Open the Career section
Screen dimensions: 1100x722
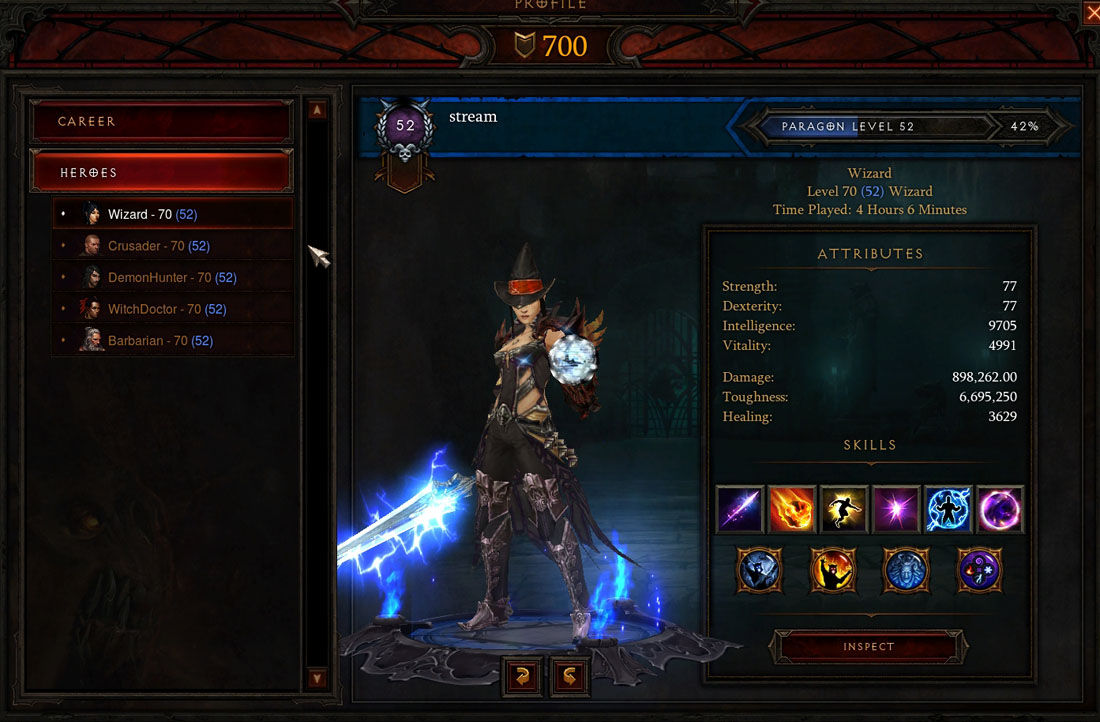(162, 121)
